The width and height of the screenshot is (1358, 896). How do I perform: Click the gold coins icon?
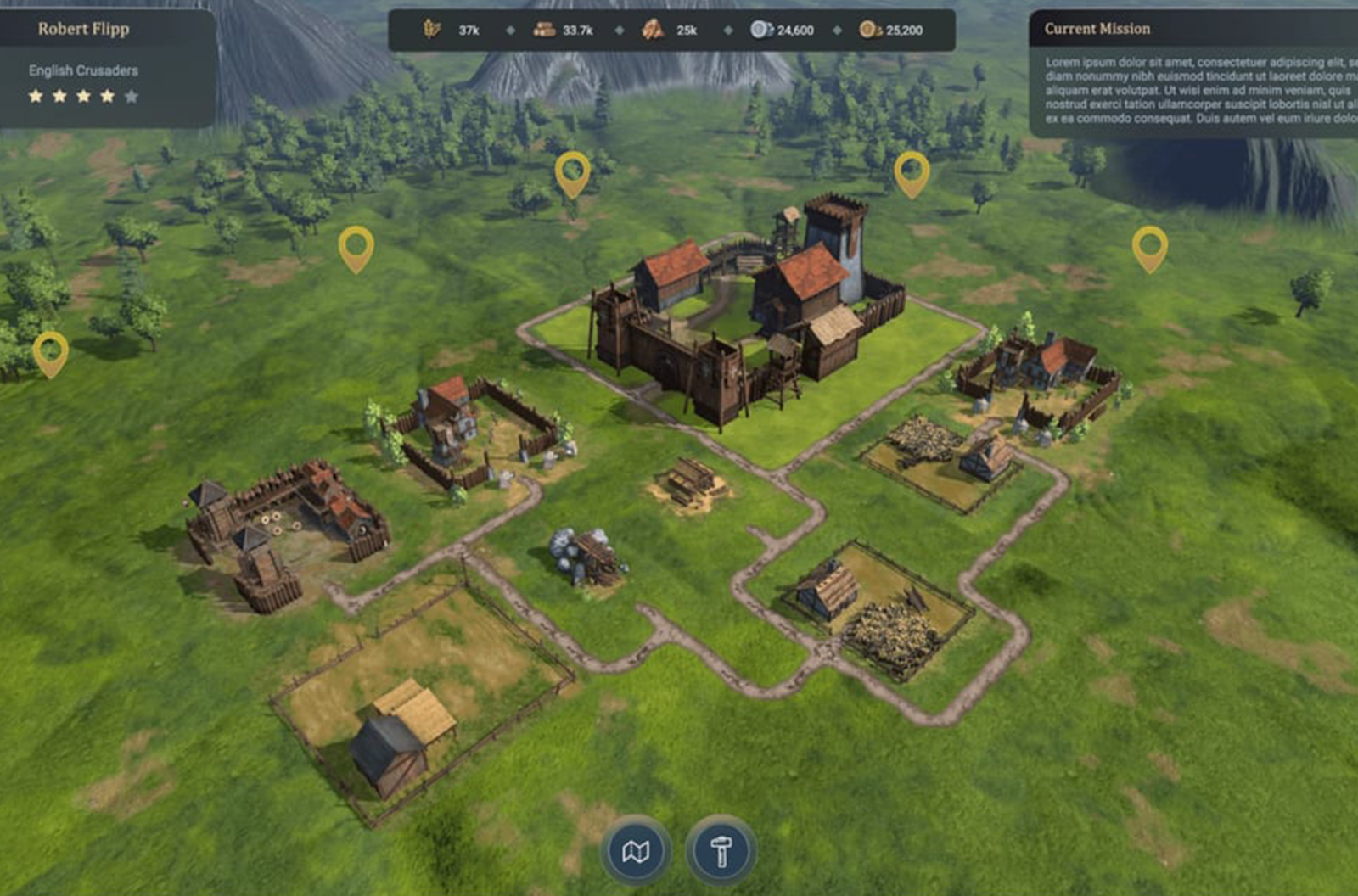(x=867, y=28)
